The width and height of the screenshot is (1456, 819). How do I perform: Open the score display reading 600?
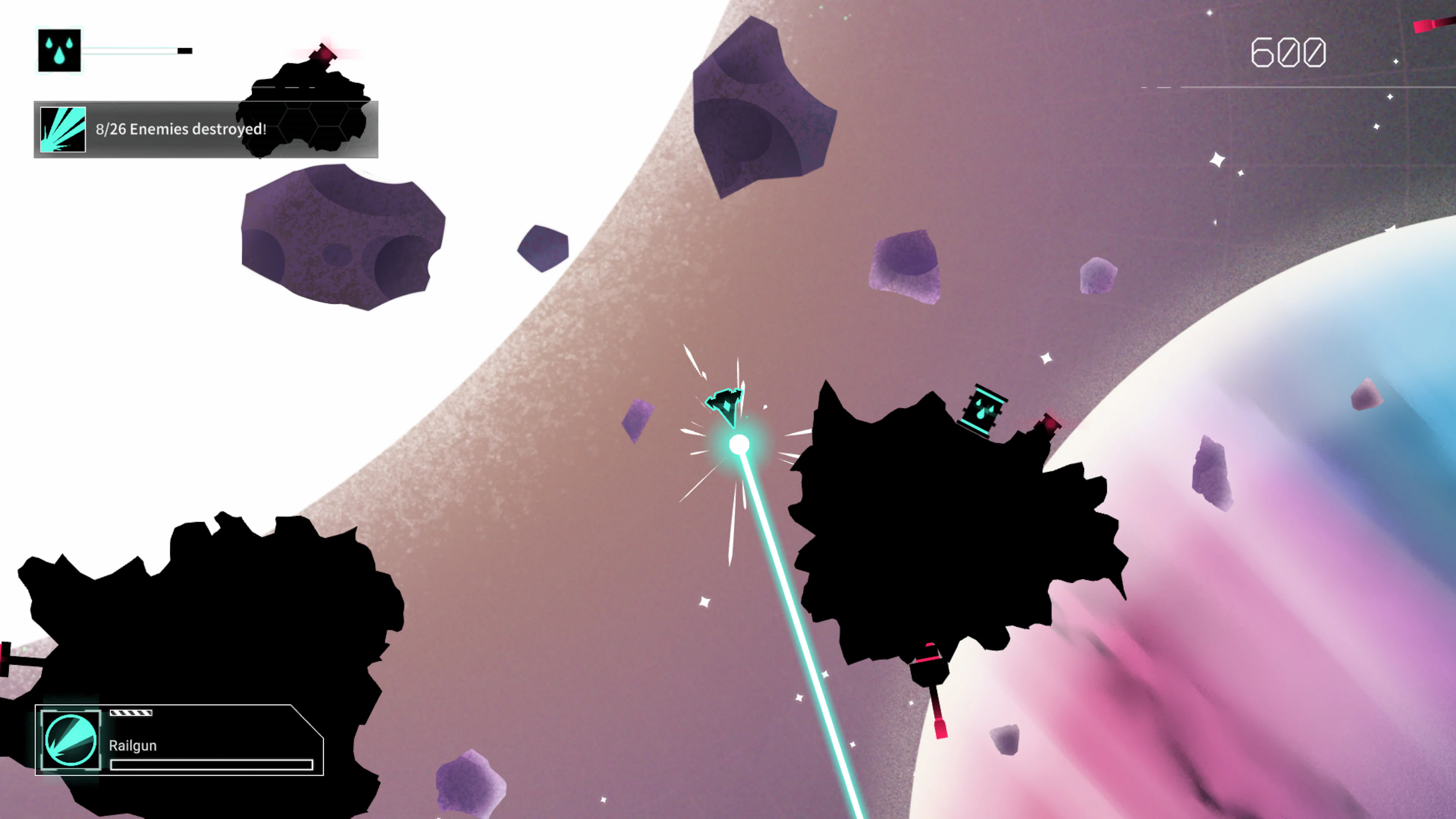(x=1289, y=52)
